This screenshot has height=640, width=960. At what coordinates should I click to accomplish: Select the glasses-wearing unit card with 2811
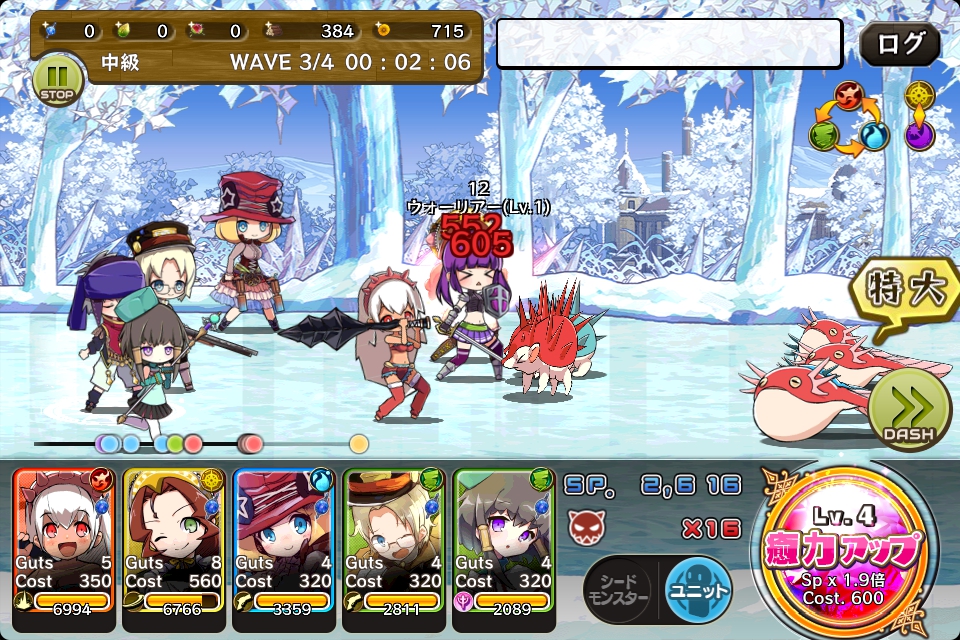click(393, 538)
